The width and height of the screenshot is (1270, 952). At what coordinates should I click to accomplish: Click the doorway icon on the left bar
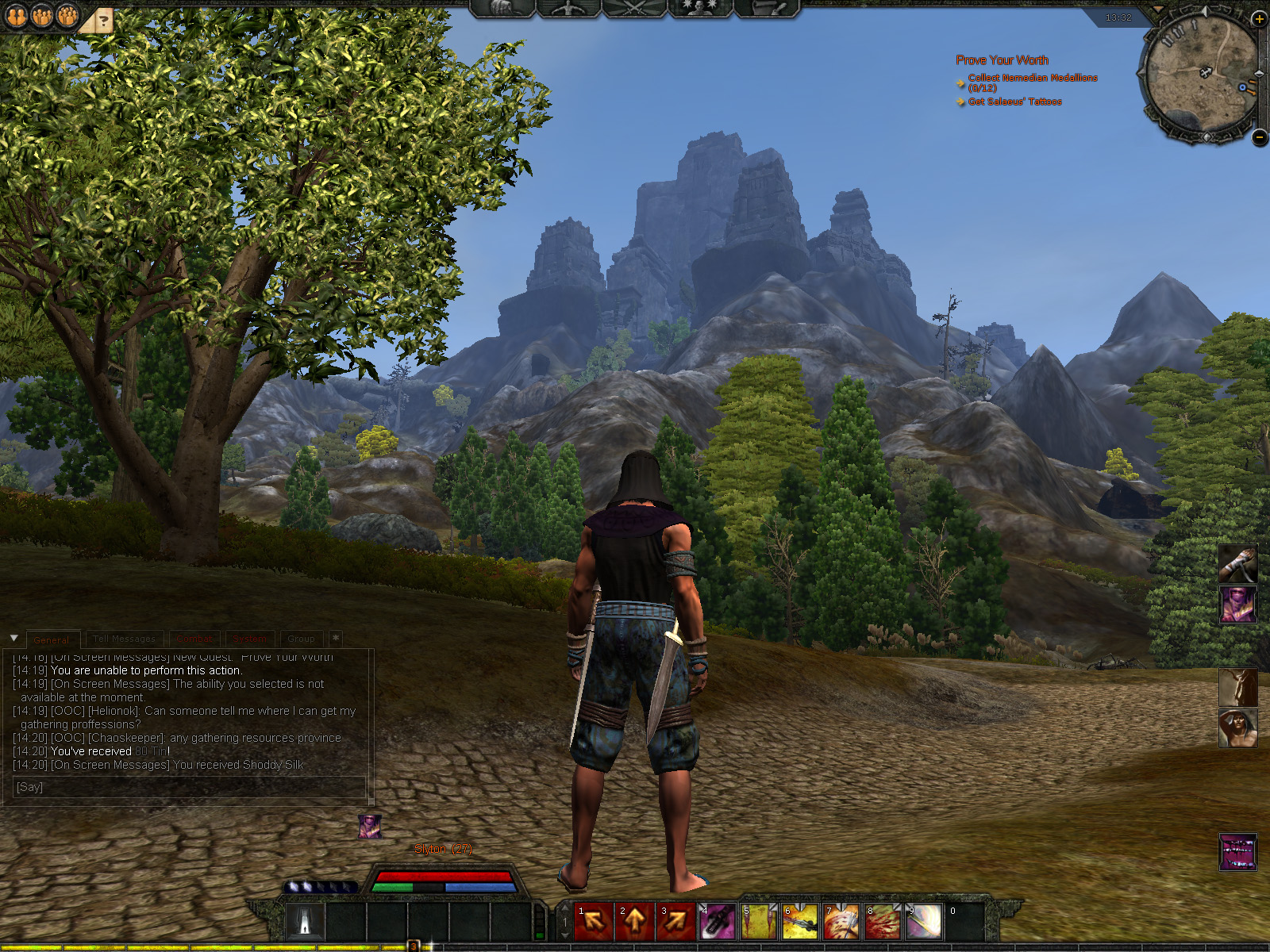tap(306, 922)
